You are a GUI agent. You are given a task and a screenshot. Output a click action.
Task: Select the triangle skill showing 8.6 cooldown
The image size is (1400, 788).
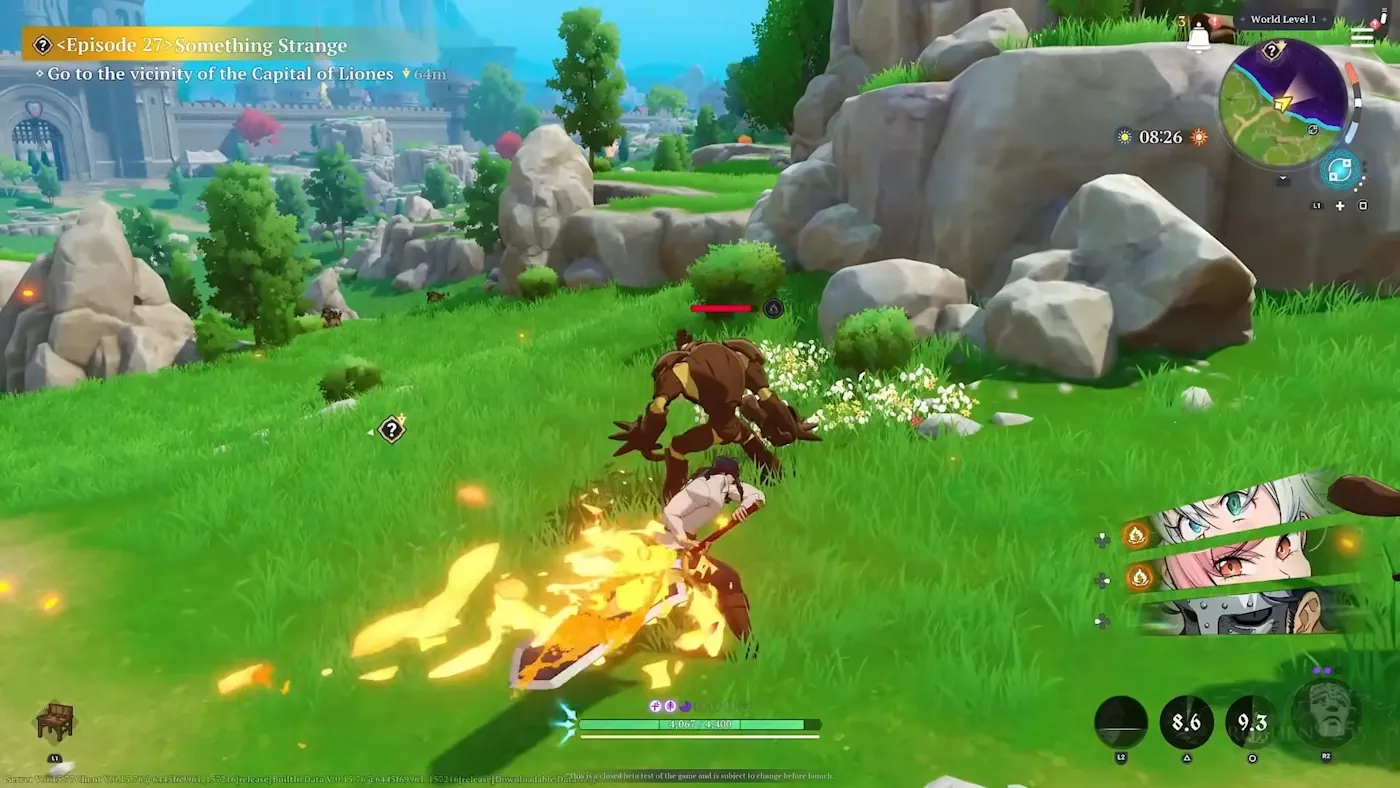tap(1187, 722)
